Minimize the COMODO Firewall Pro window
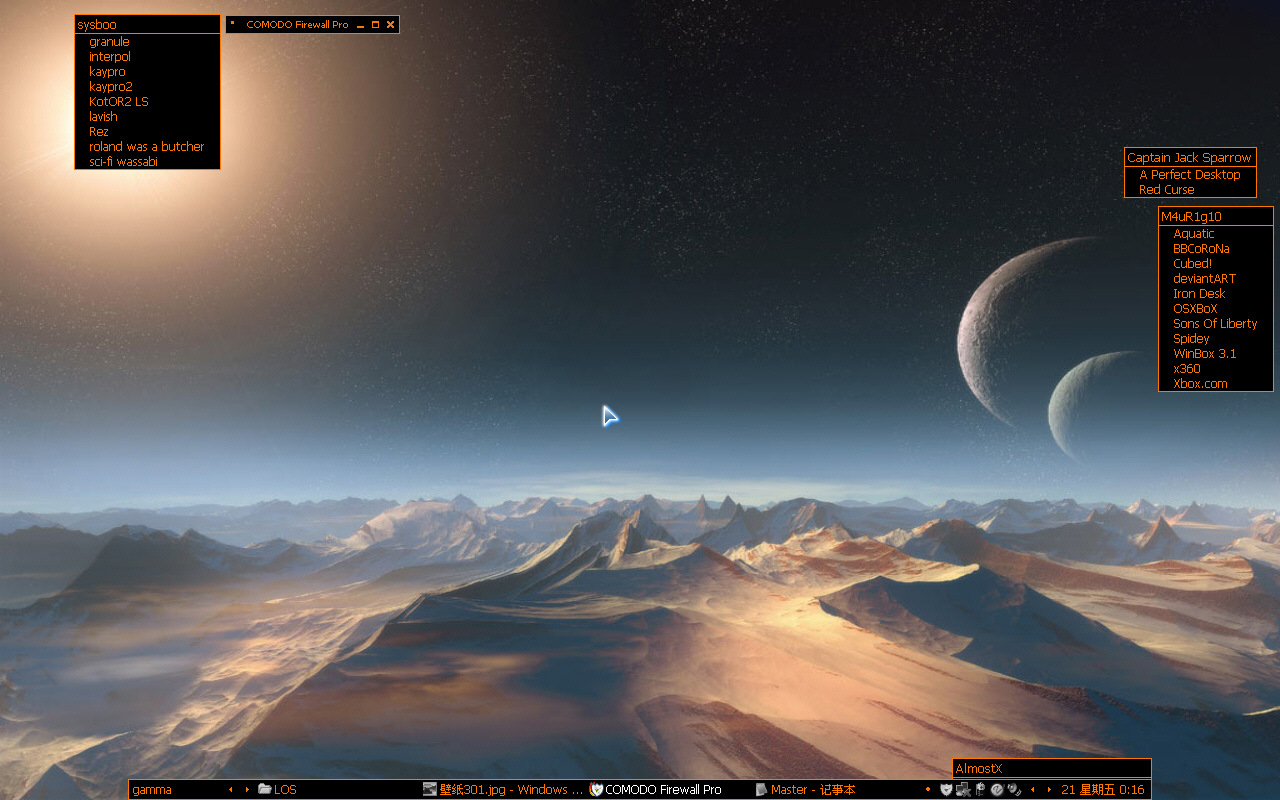 (360, 24)
